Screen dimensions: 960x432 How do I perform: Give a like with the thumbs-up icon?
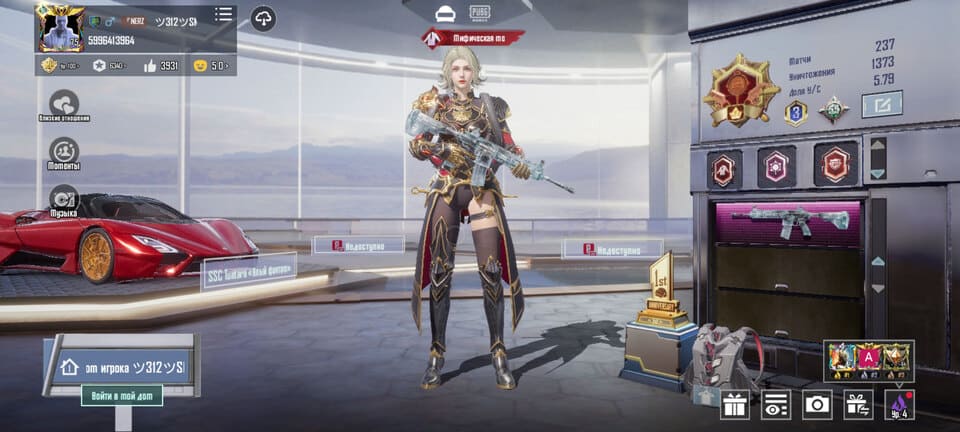click(151, 66)
